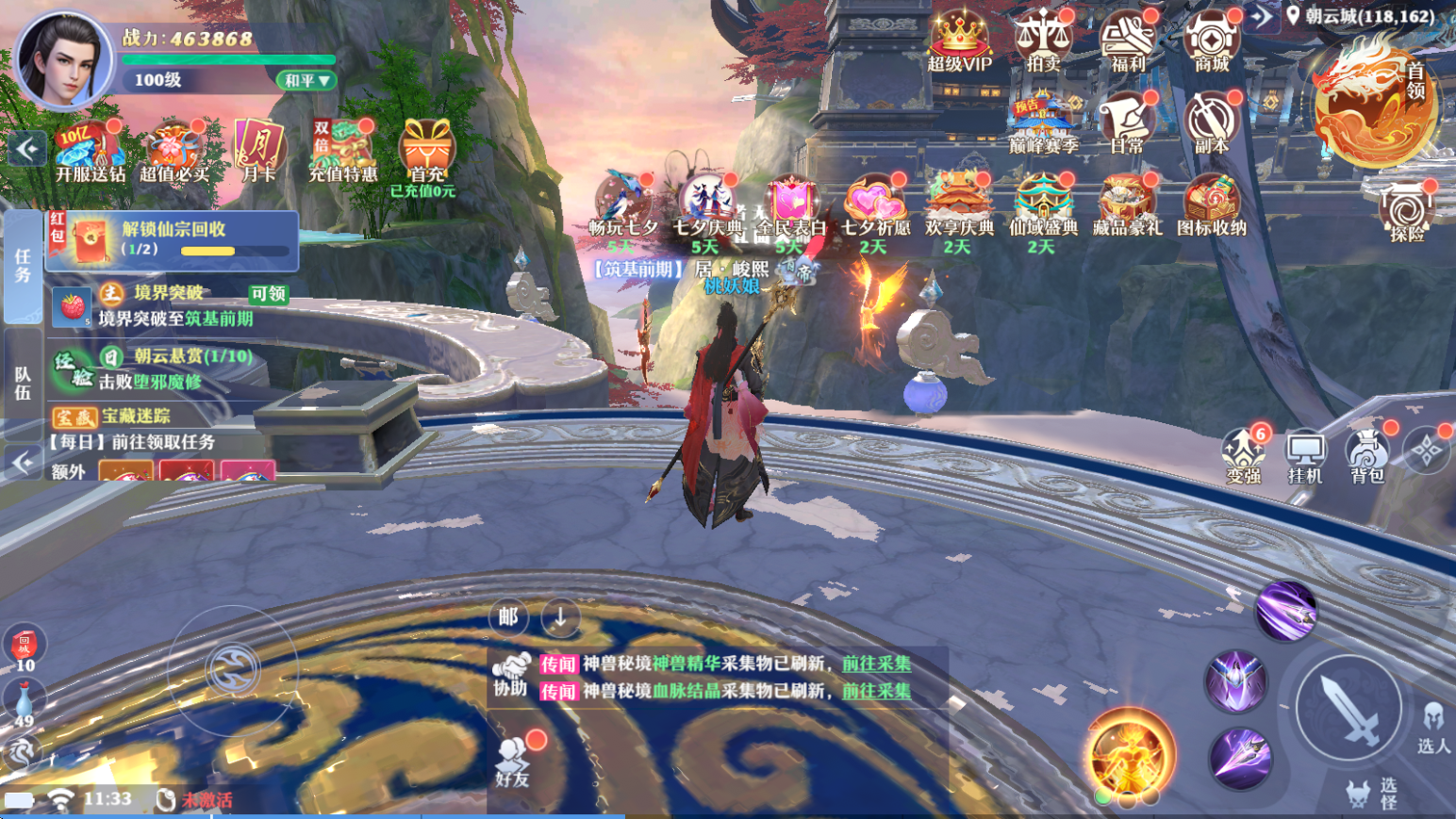Open the 背包 backpack
The width and height of the screenshot is (1456, 819).
[x=1366, y=455]
